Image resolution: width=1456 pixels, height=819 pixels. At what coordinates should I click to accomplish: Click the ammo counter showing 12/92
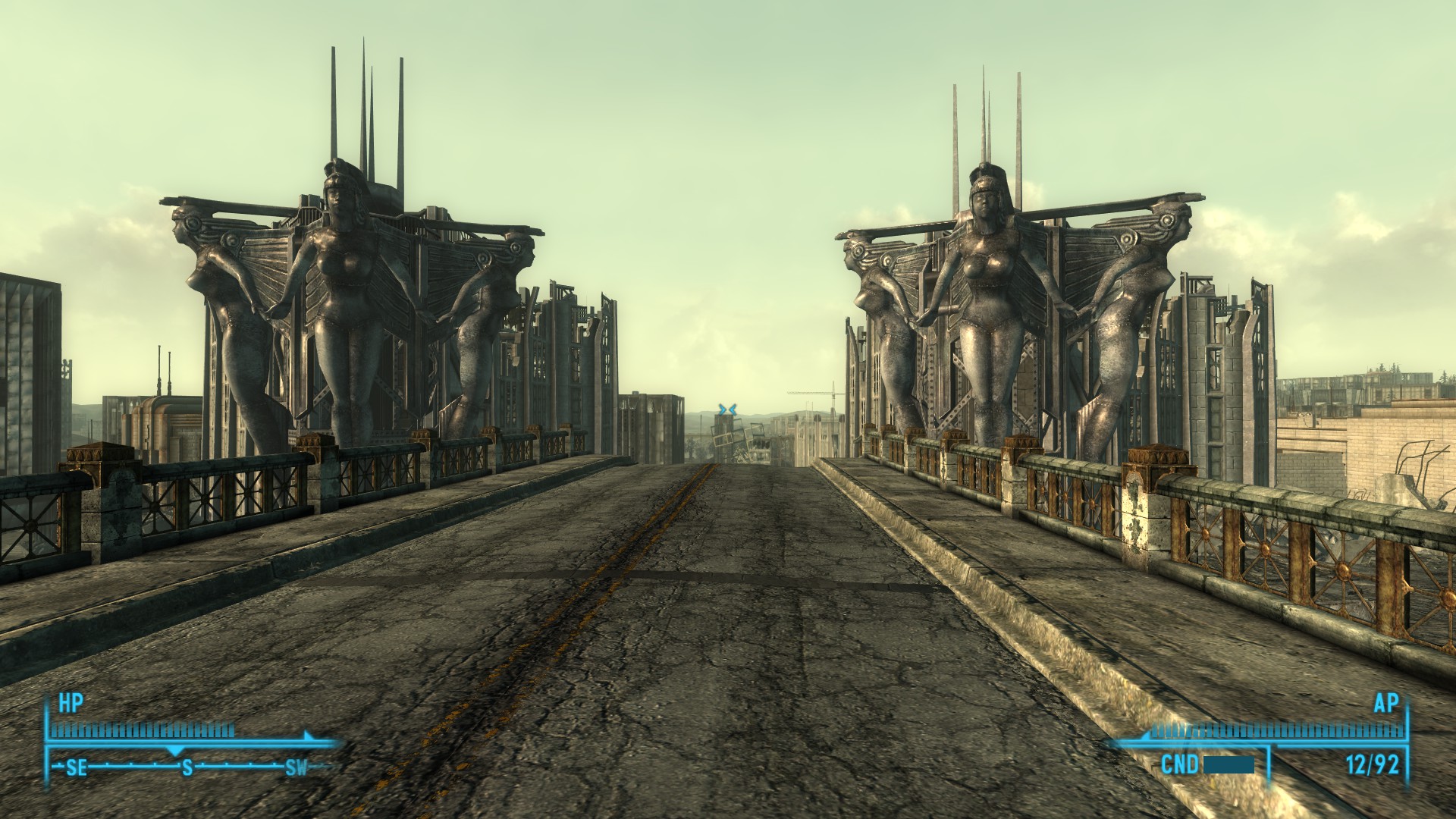[x=1373, y=764]
